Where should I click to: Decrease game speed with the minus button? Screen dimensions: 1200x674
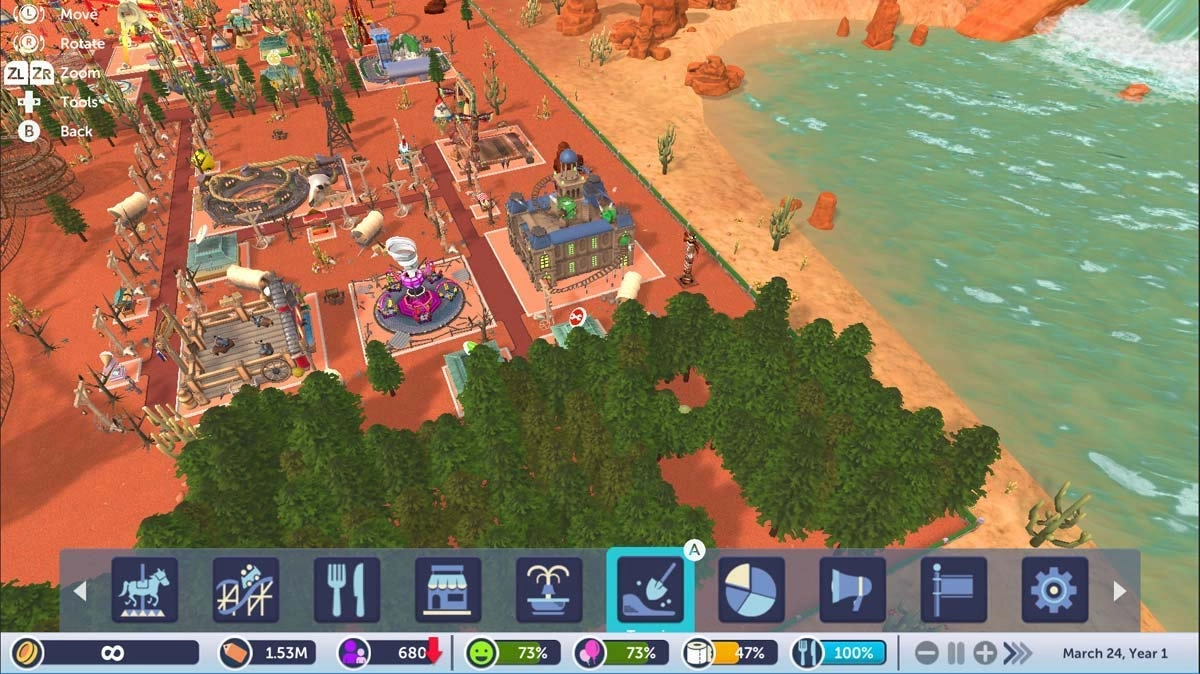tap(927, 654)
